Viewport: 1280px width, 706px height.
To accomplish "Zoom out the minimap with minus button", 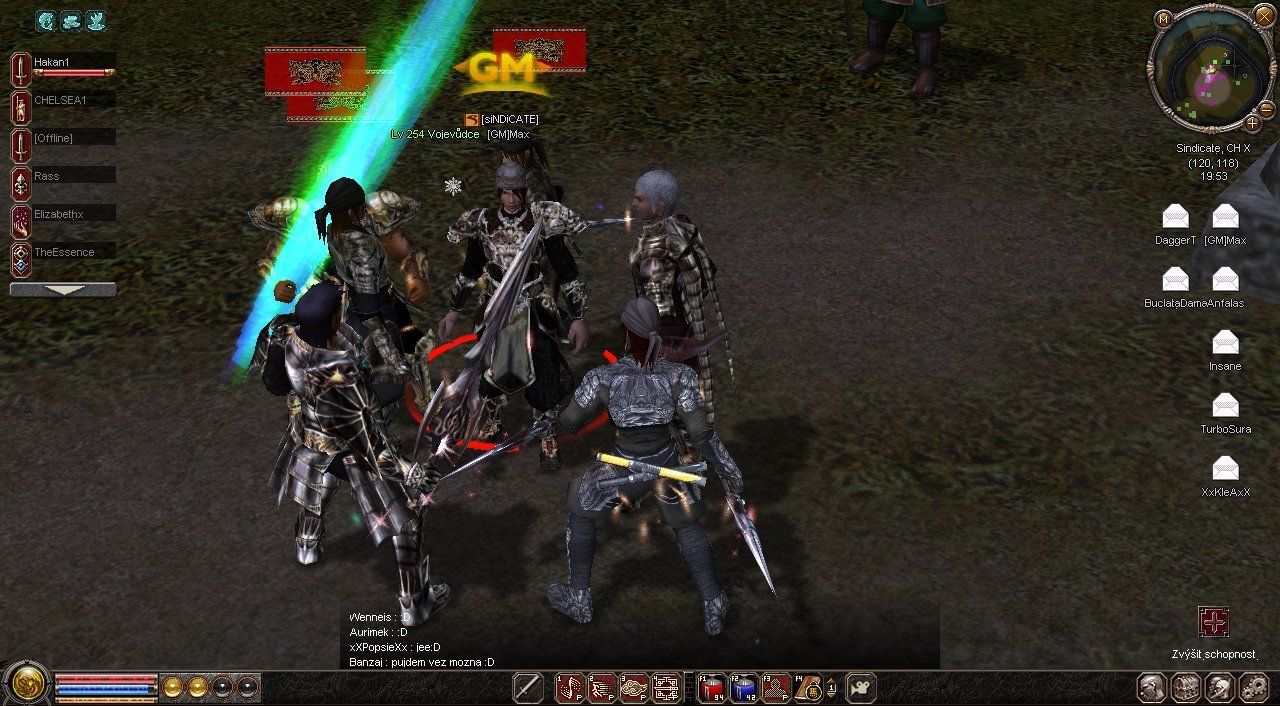I will [1266, 109].
